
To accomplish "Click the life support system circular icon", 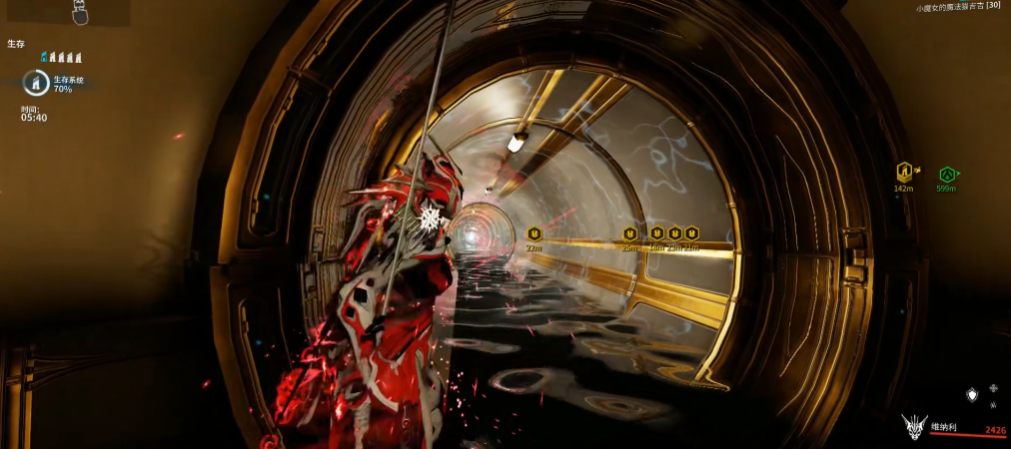I will (37, 82).
